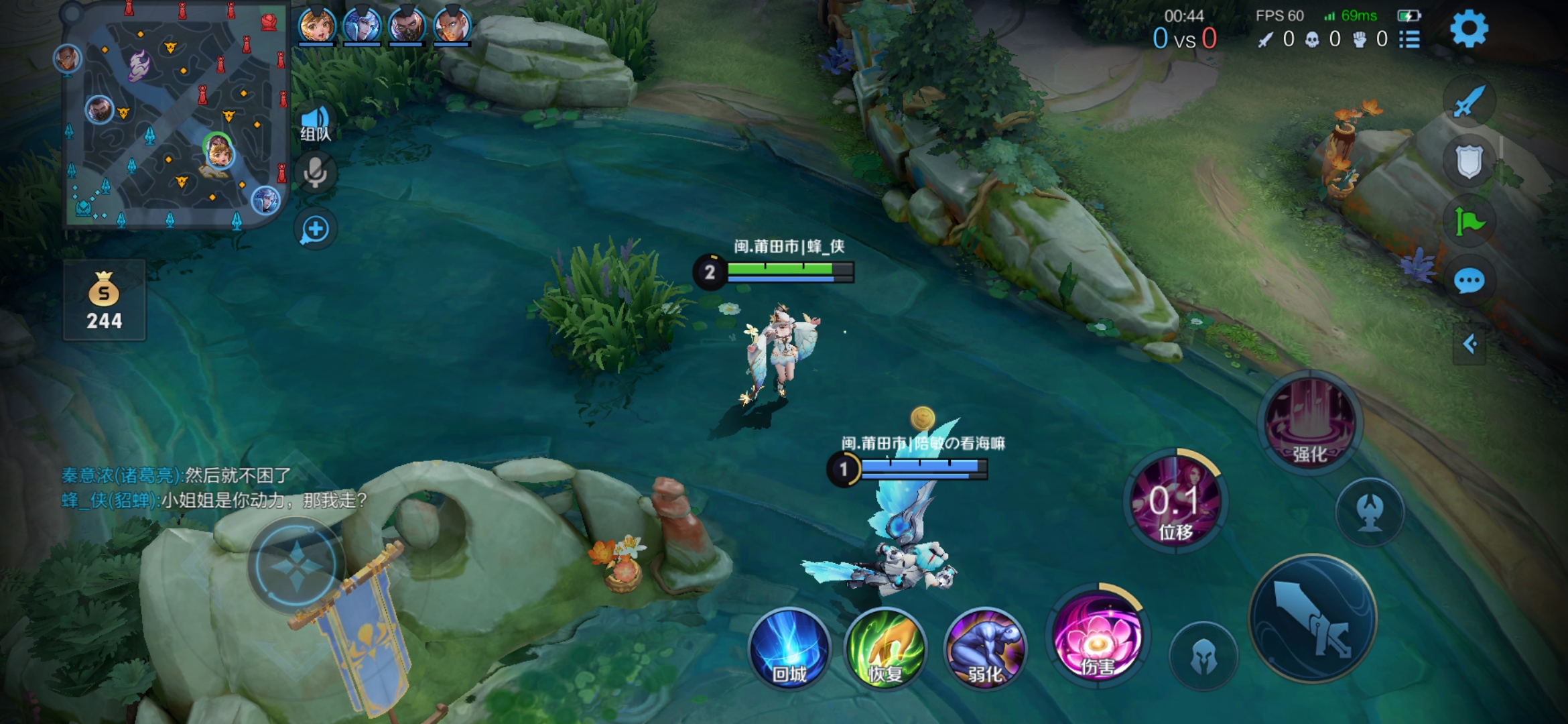Cast the 伤害 lotus skill

tap(1098, 637)
